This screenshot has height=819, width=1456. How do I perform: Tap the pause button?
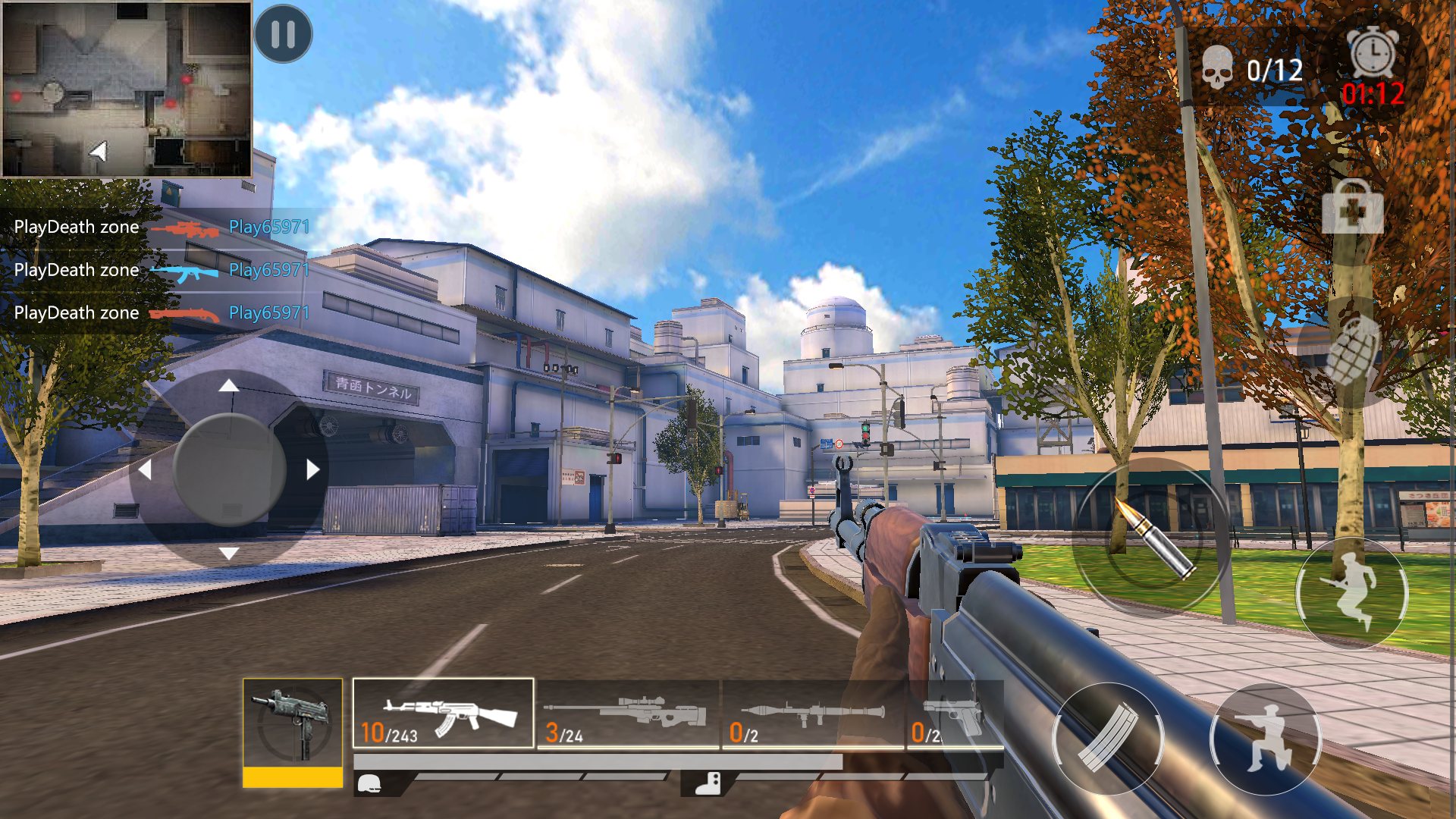click(282, 34)
